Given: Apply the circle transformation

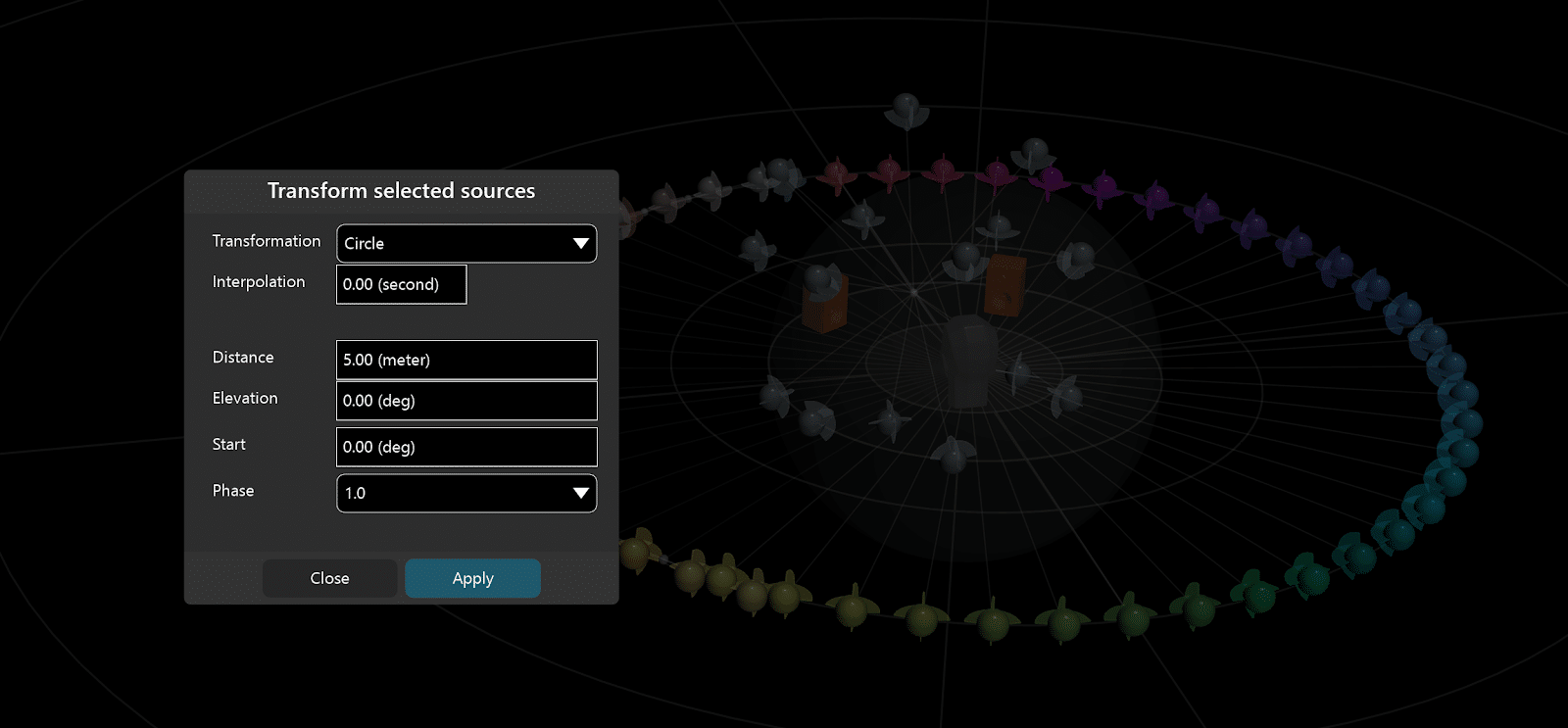Looking at the screenshot, I should [x=472, y=578].
